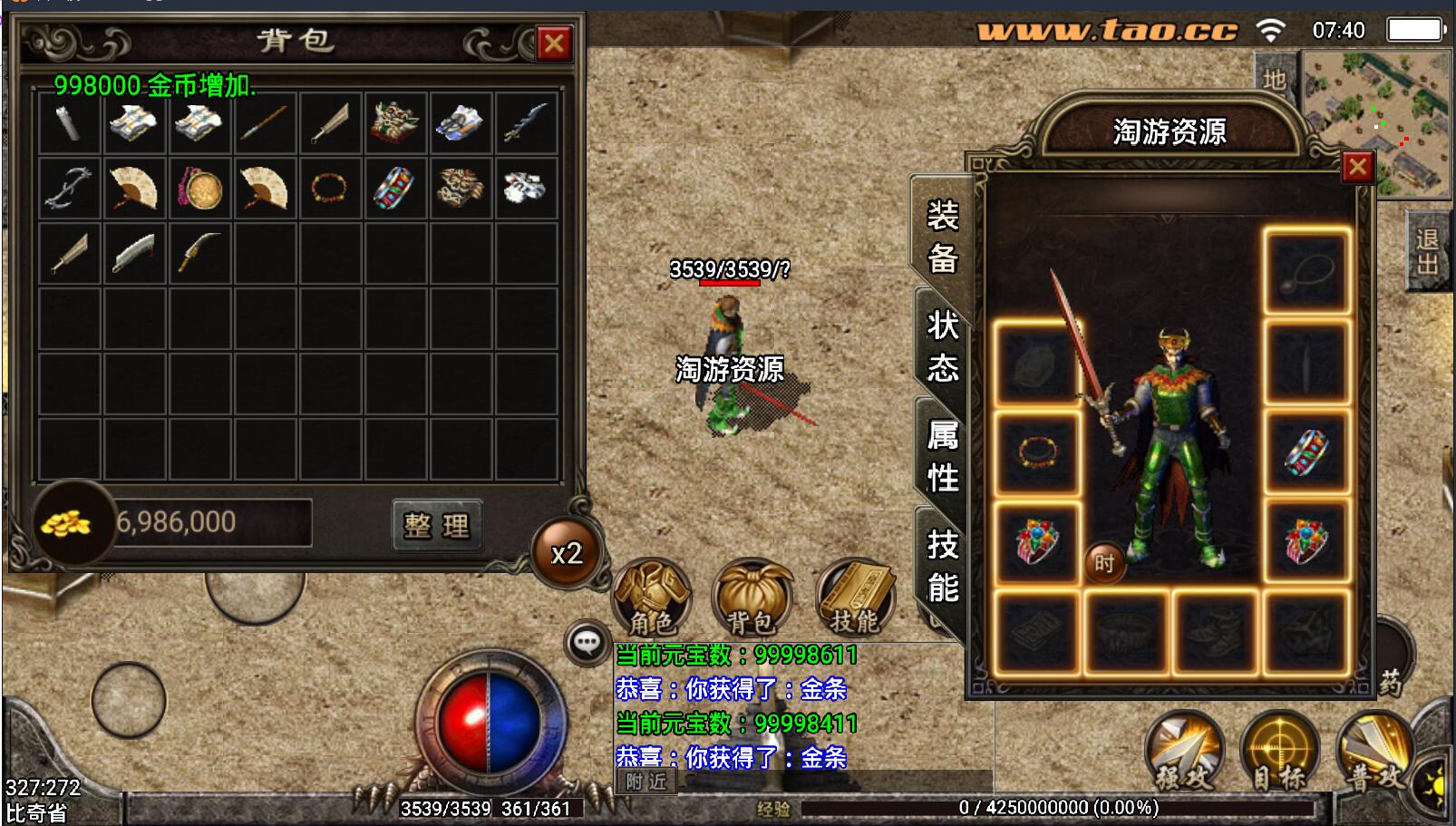This screenshot has height=826, width=1456.
Task: Toggle the x2 speed button
Action: (567, 553)
